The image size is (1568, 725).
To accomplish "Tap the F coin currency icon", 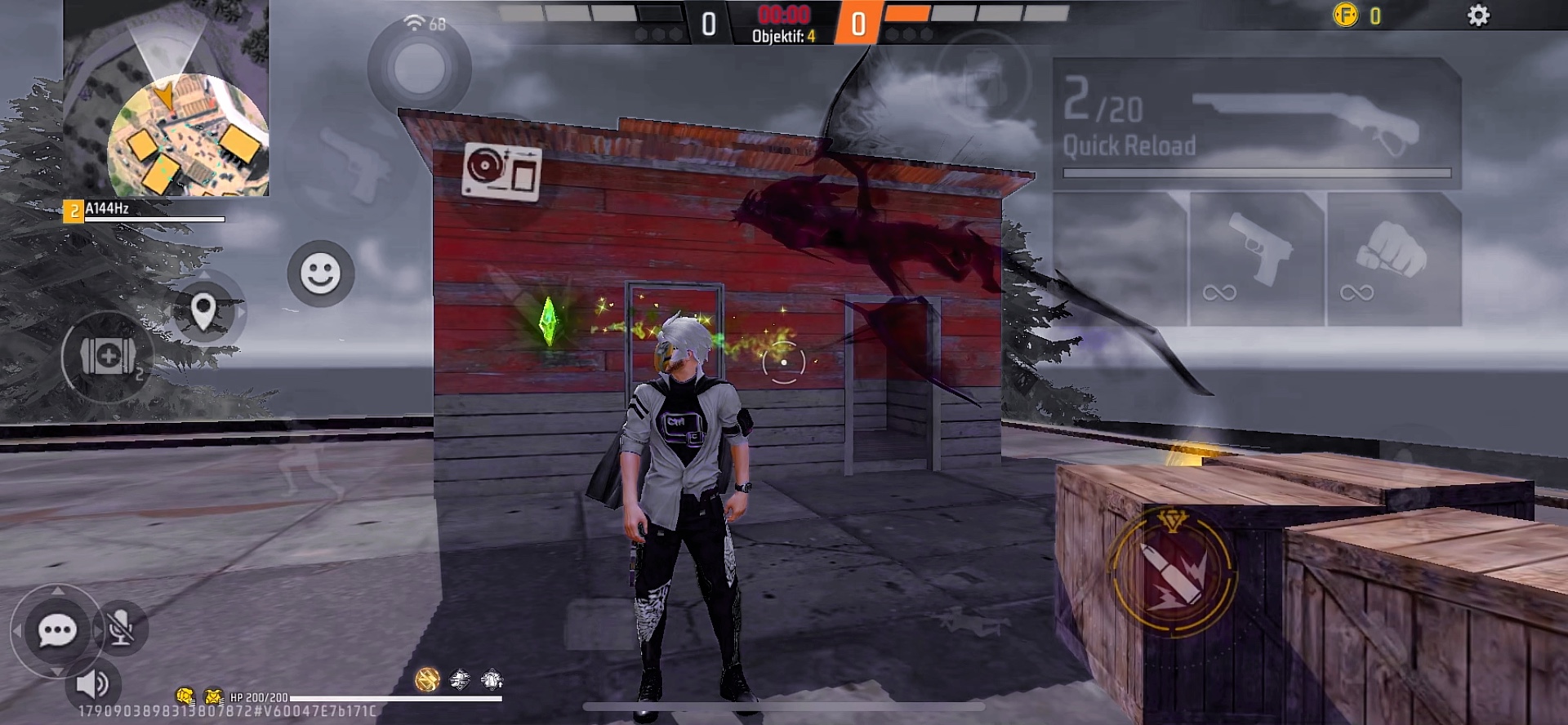I will pos(1345,16).
